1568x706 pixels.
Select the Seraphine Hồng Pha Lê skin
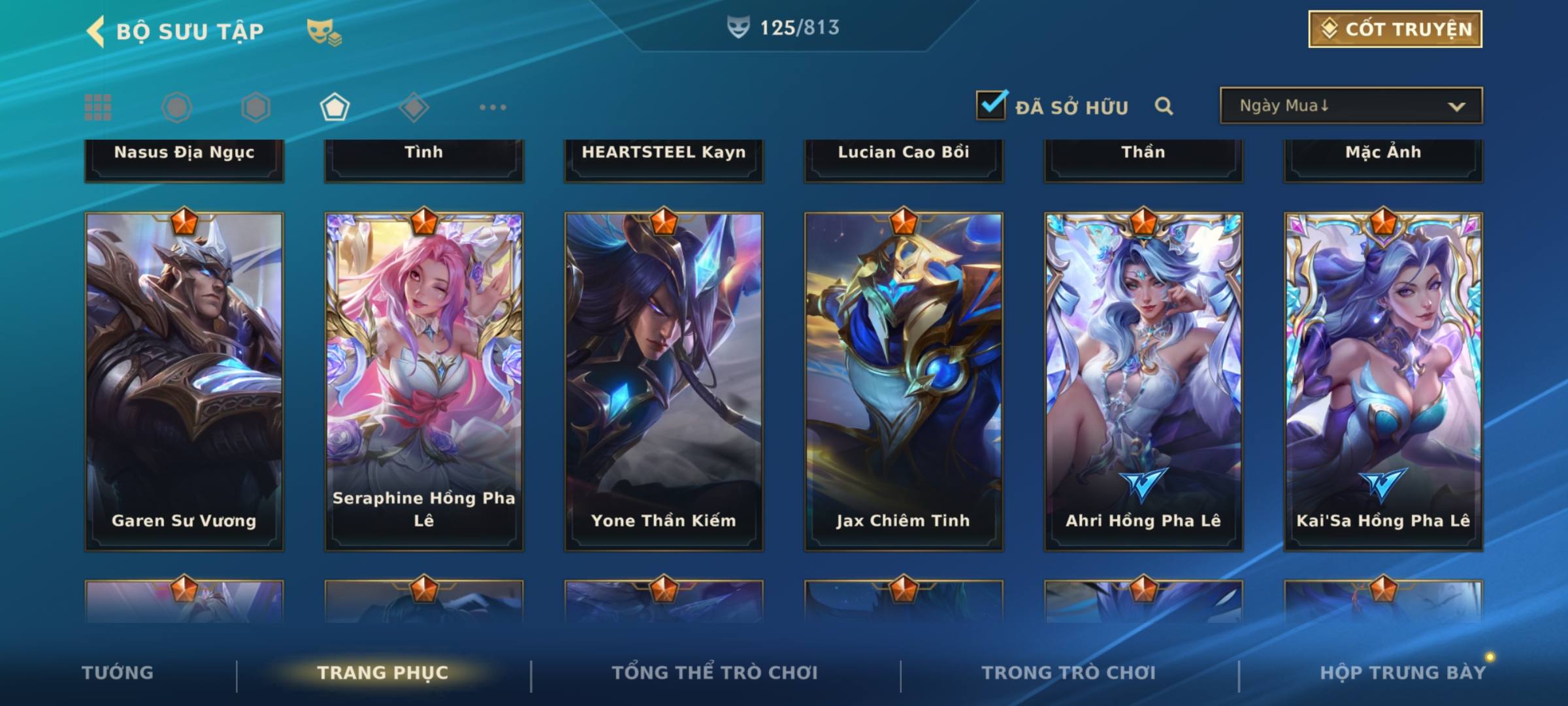point(424,381)
